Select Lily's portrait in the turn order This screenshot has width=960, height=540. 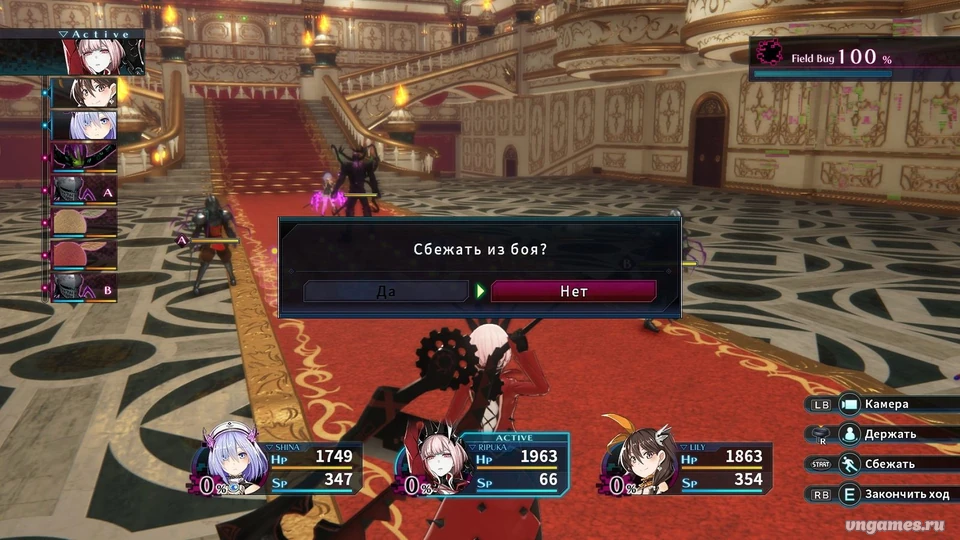pos(84,93)
